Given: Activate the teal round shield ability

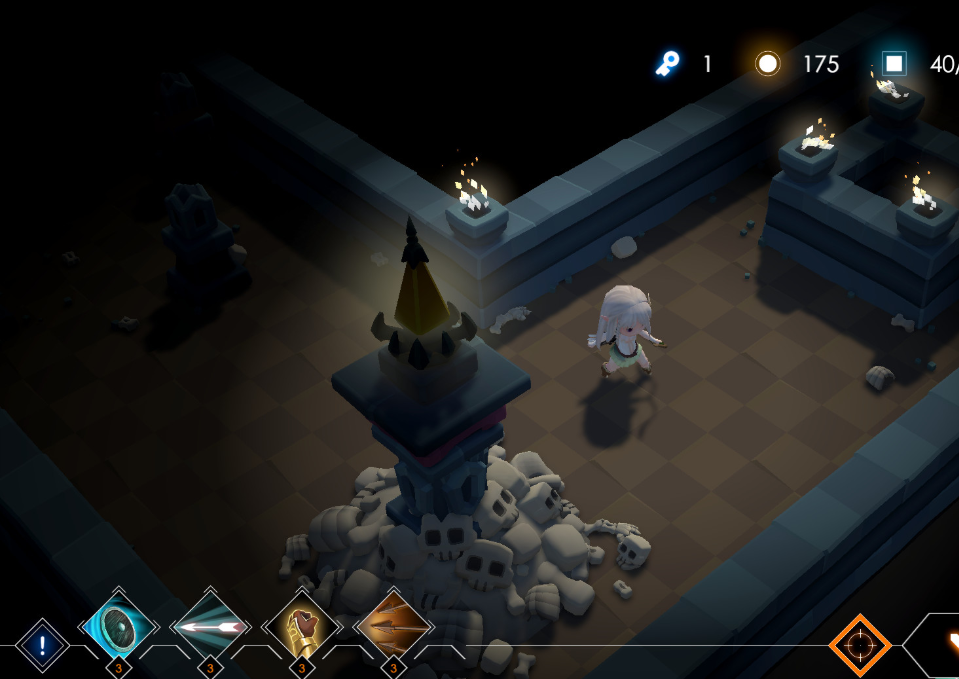Looking at the screenshot, I should 119,627.
